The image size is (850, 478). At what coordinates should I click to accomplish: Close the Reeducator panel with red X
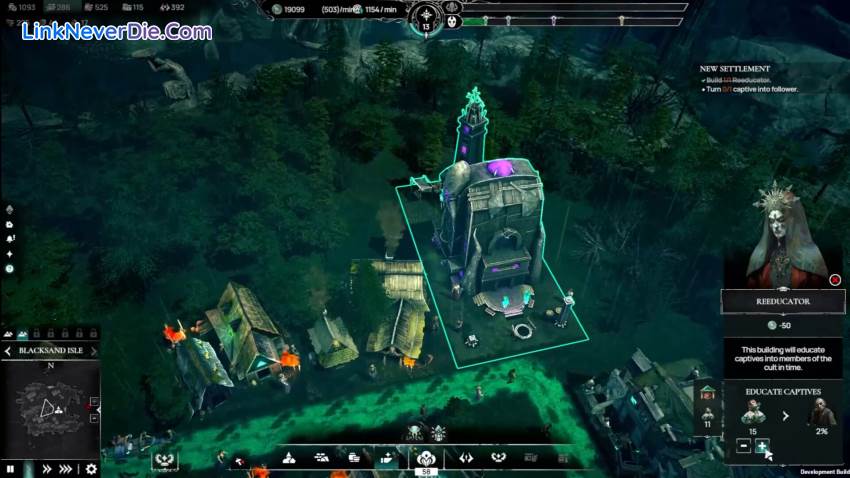[835, 280]
